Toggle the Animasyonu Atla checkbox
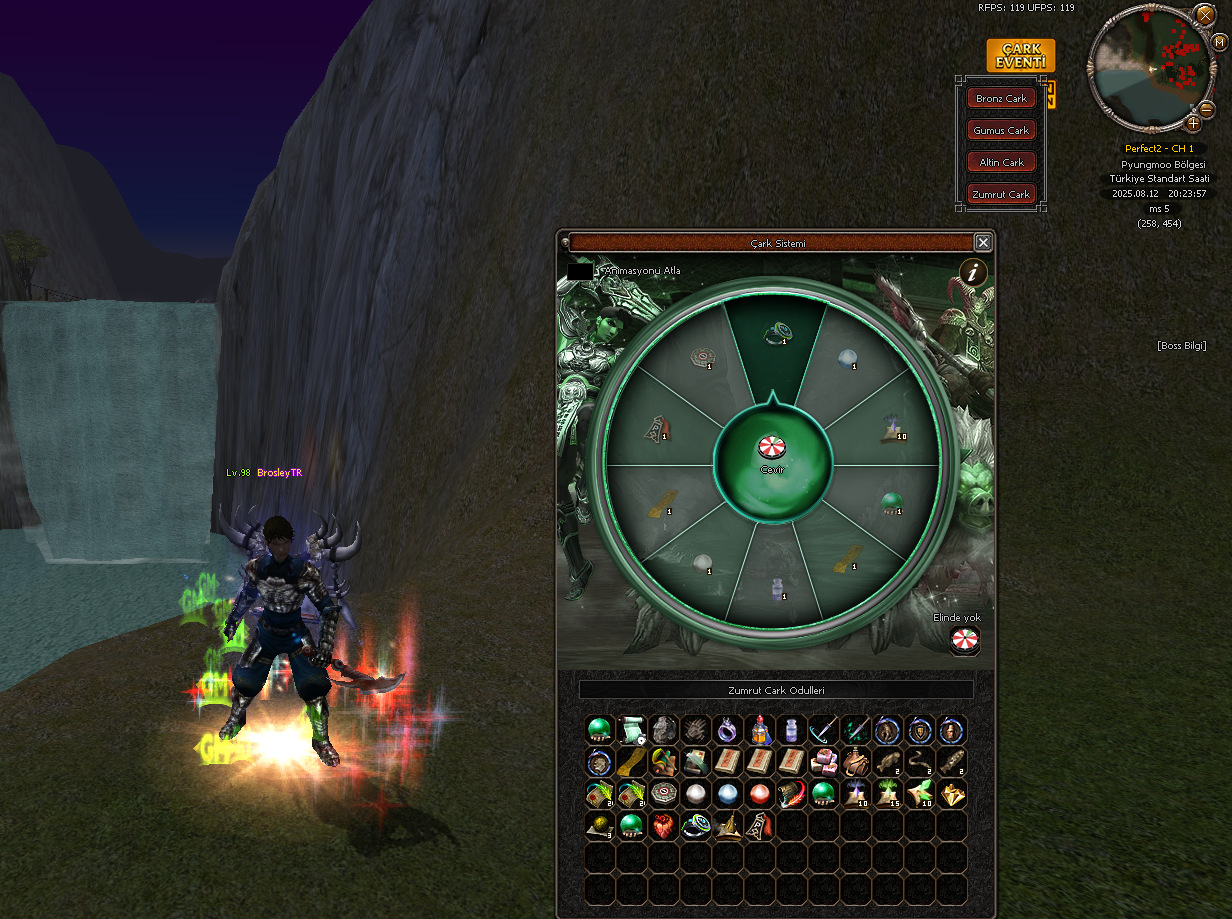The width and height of the screenshot is (1232, 919). pyautogui.click(x=580, y=271)
